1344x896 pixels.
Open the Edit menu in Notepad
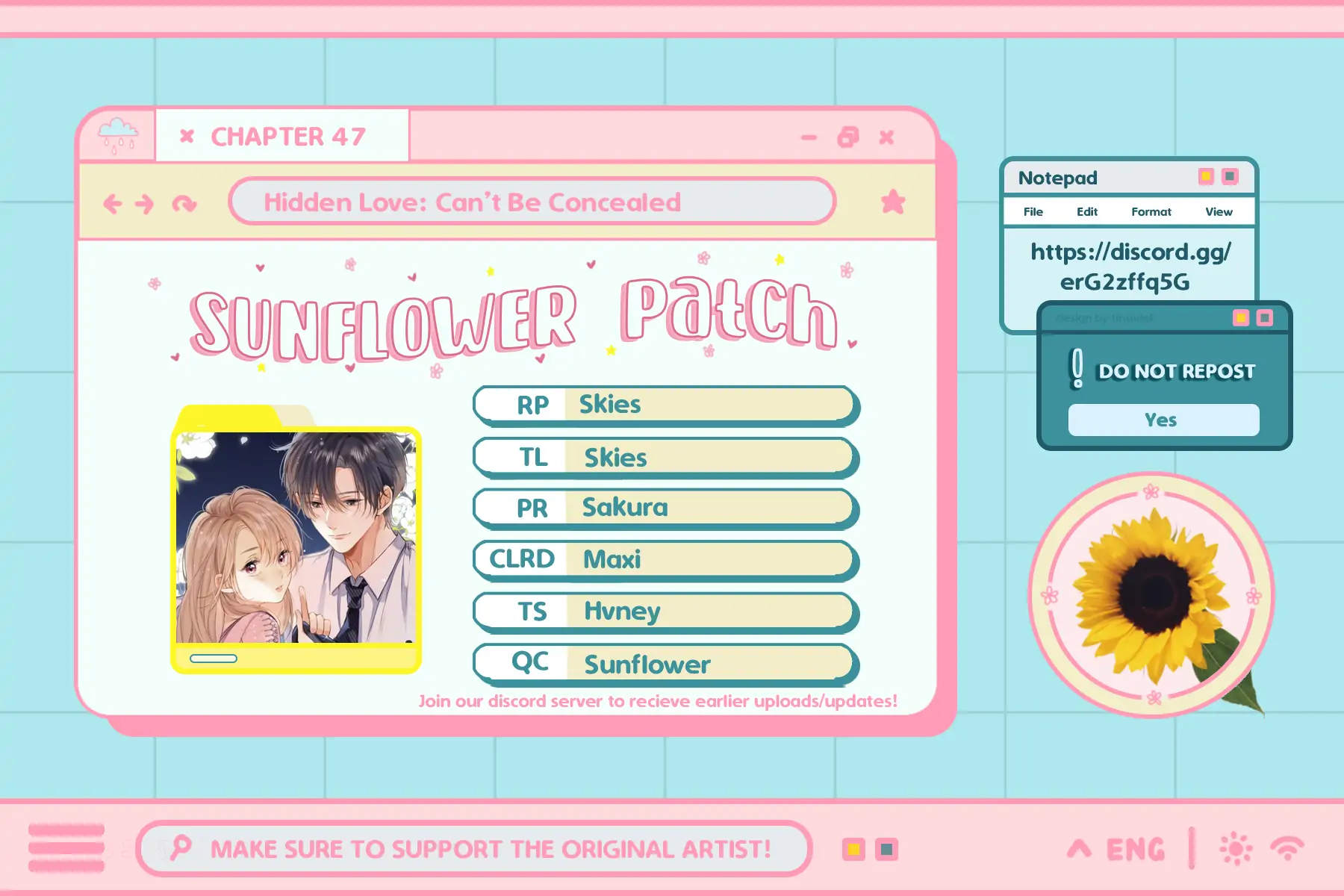coord(1086,212)
